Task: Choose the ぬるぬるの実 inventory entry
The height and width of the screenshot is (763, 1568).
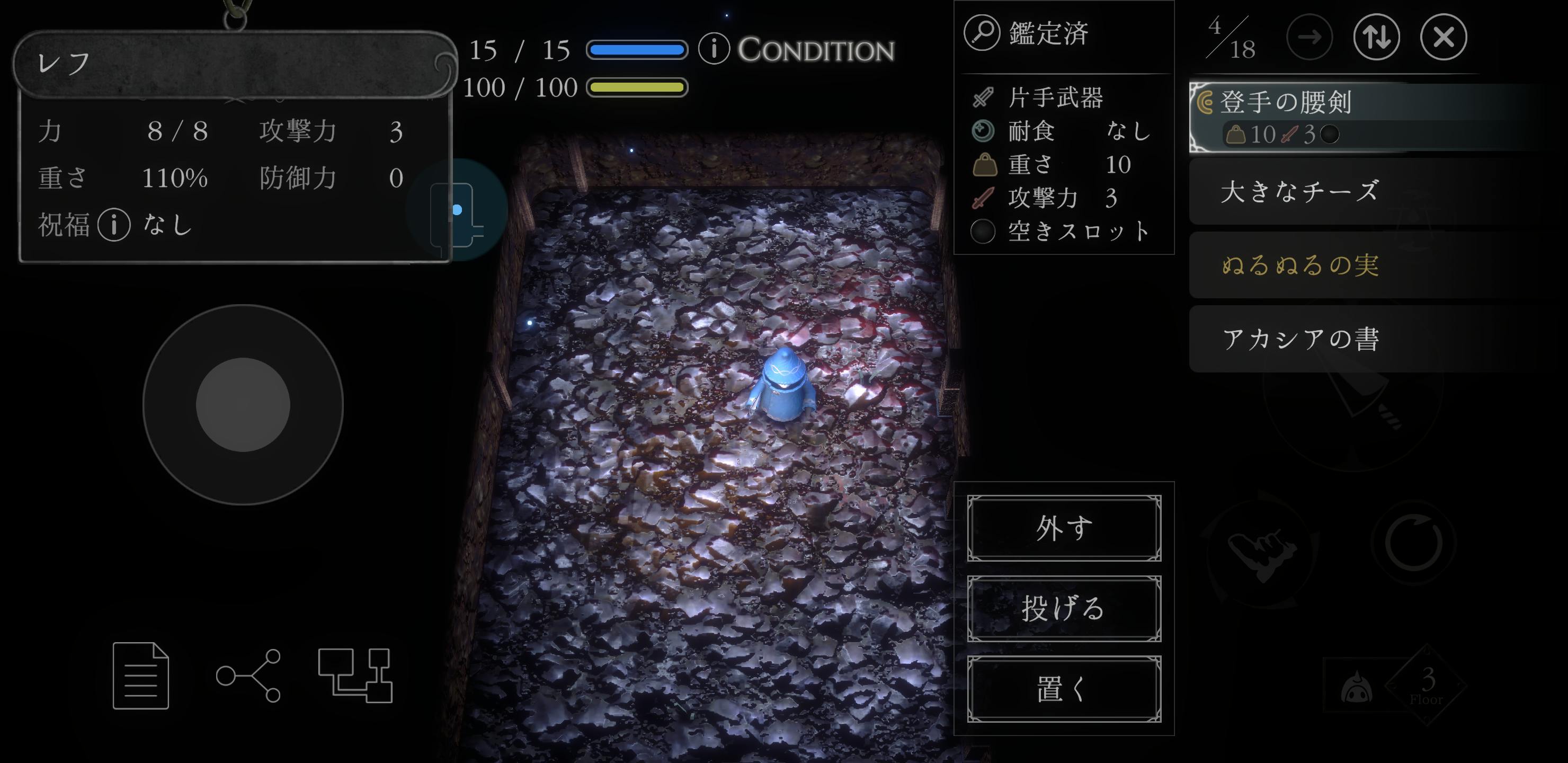Action: tap(1339, 265)
